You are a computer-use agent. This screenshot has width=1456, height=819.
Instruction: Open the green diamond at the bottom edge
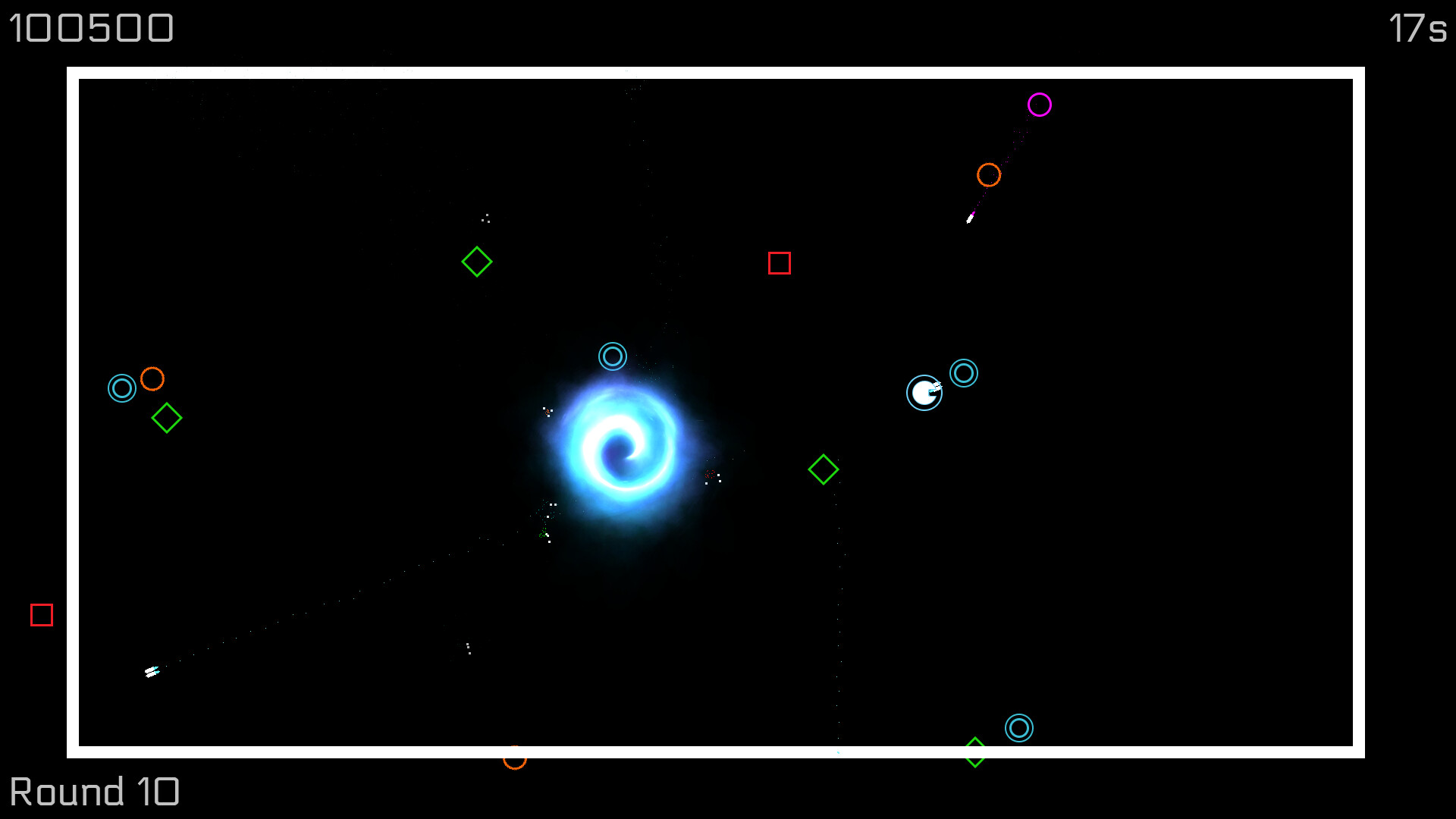(x=974, y=752)
